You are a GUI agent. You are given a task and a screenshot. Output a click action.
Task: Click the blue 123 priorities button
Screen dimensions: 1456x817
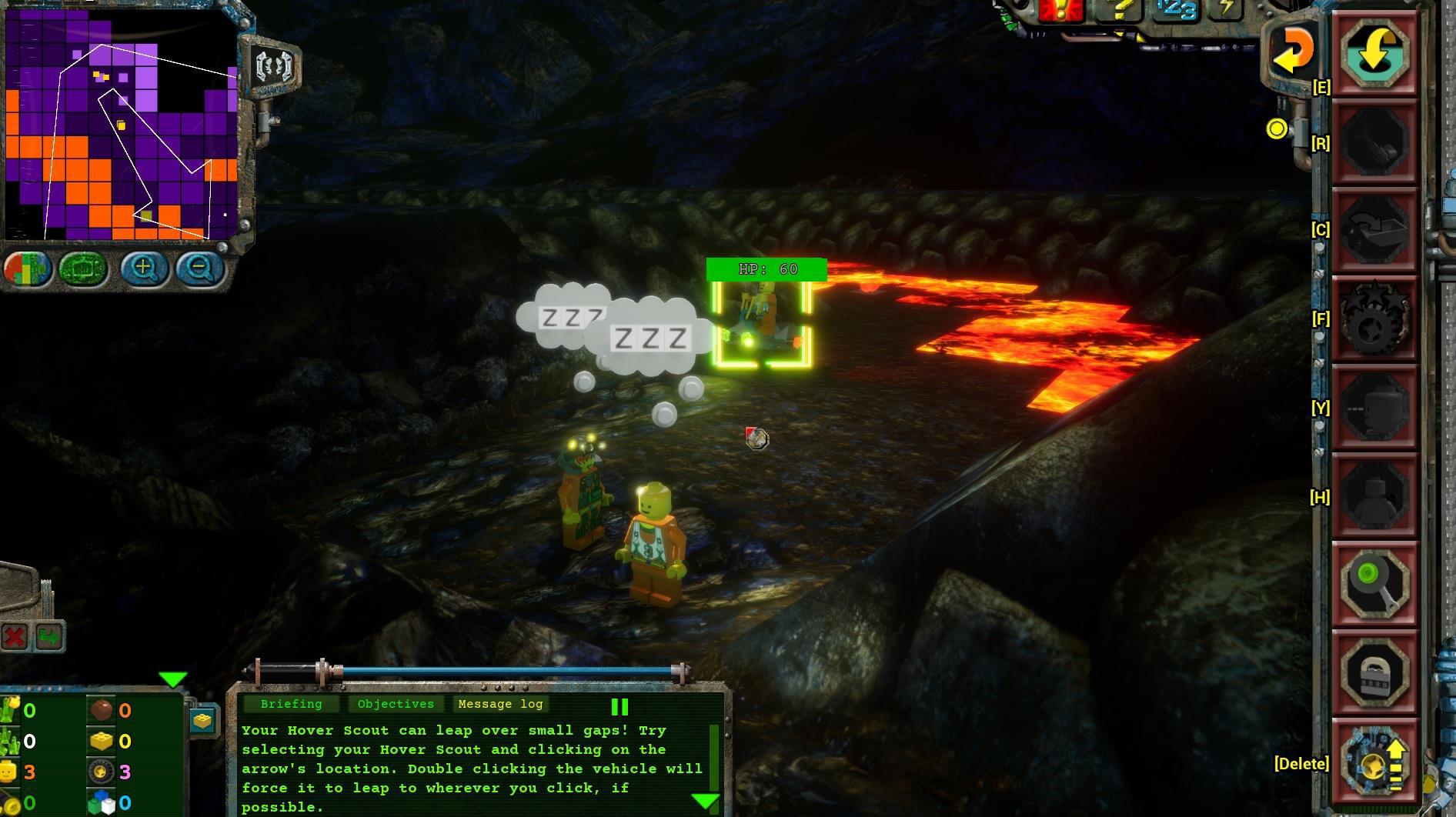click(1175, 10)
